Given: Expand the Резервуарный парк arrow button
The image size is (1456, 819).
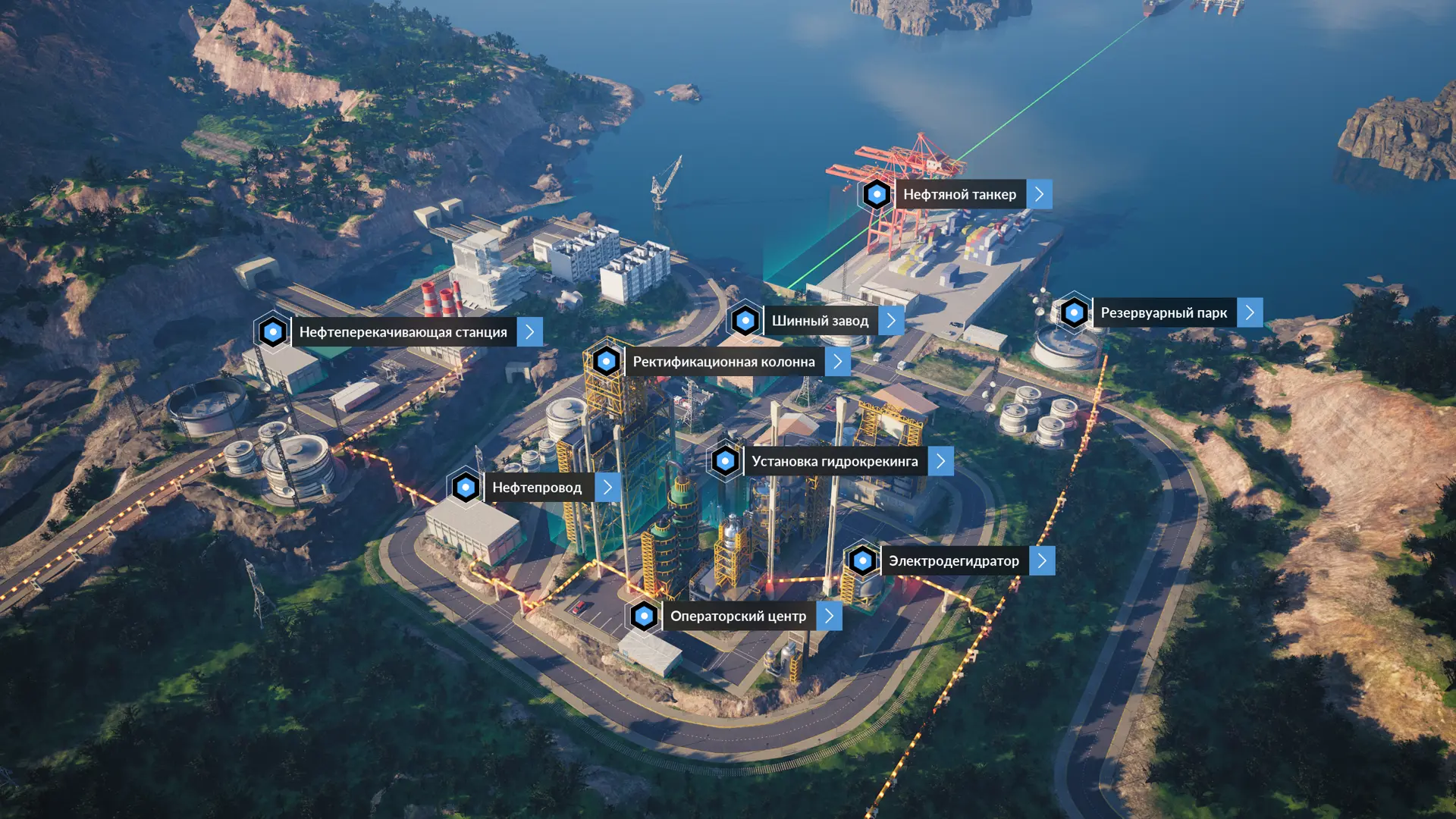Looking at the screenshot, I should [x=1250, y=313].
